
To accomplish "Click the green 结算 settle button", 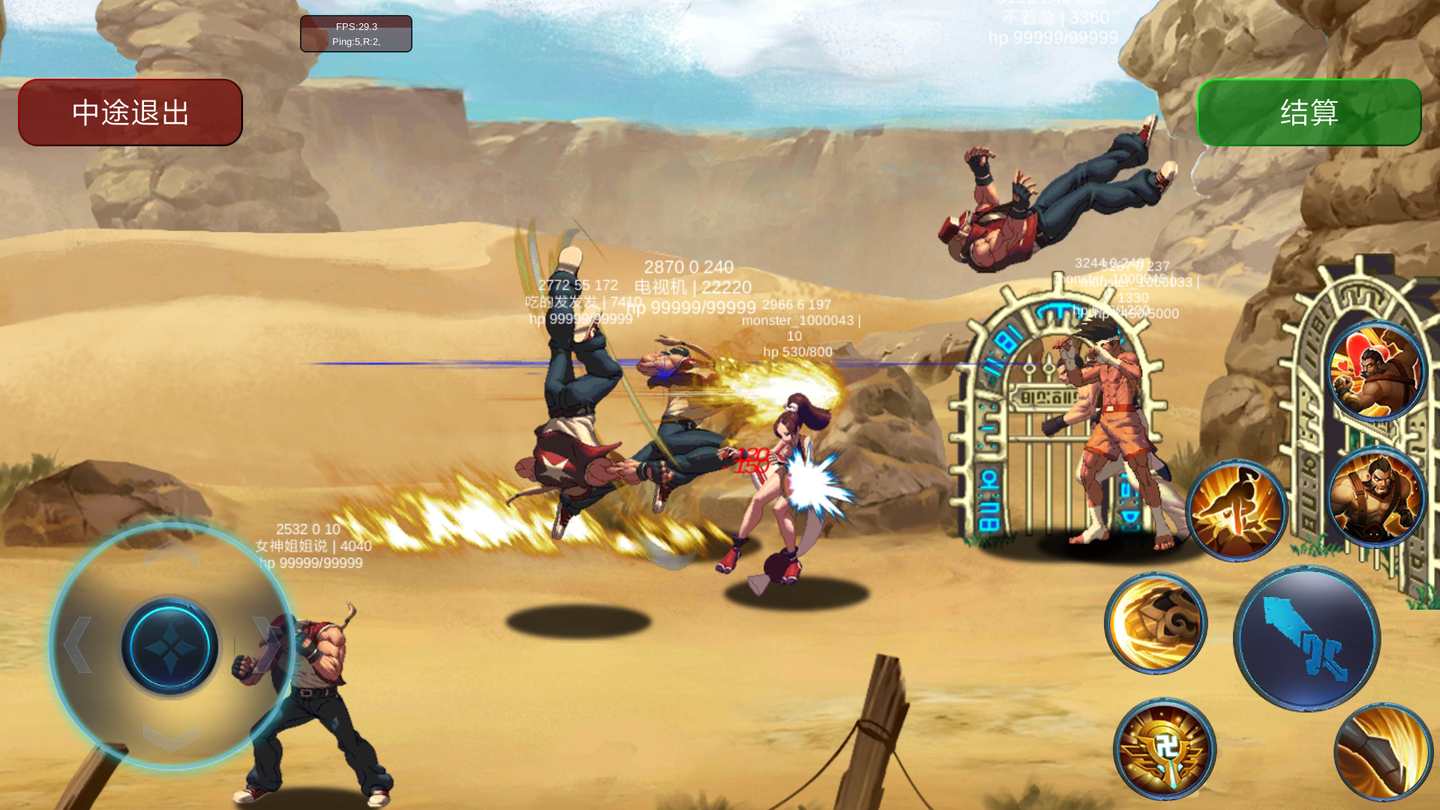I will pos(1309,112).
